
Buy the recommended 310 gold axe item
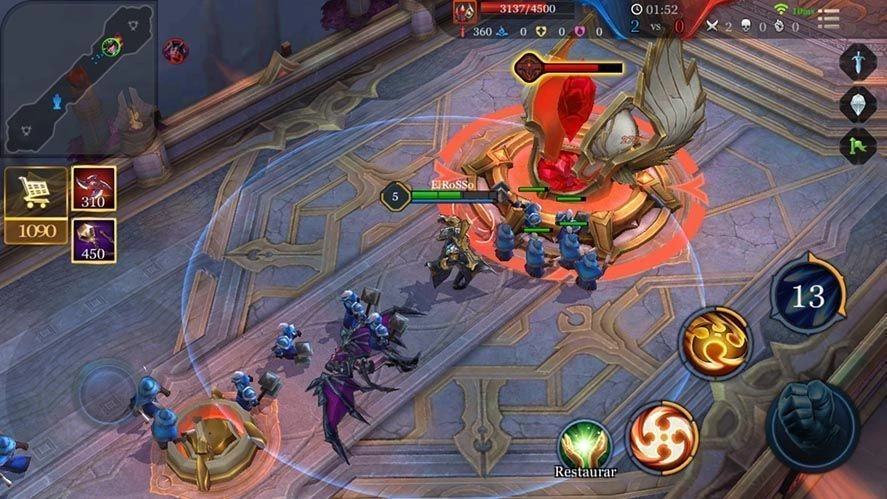click(x=94, y=188)
